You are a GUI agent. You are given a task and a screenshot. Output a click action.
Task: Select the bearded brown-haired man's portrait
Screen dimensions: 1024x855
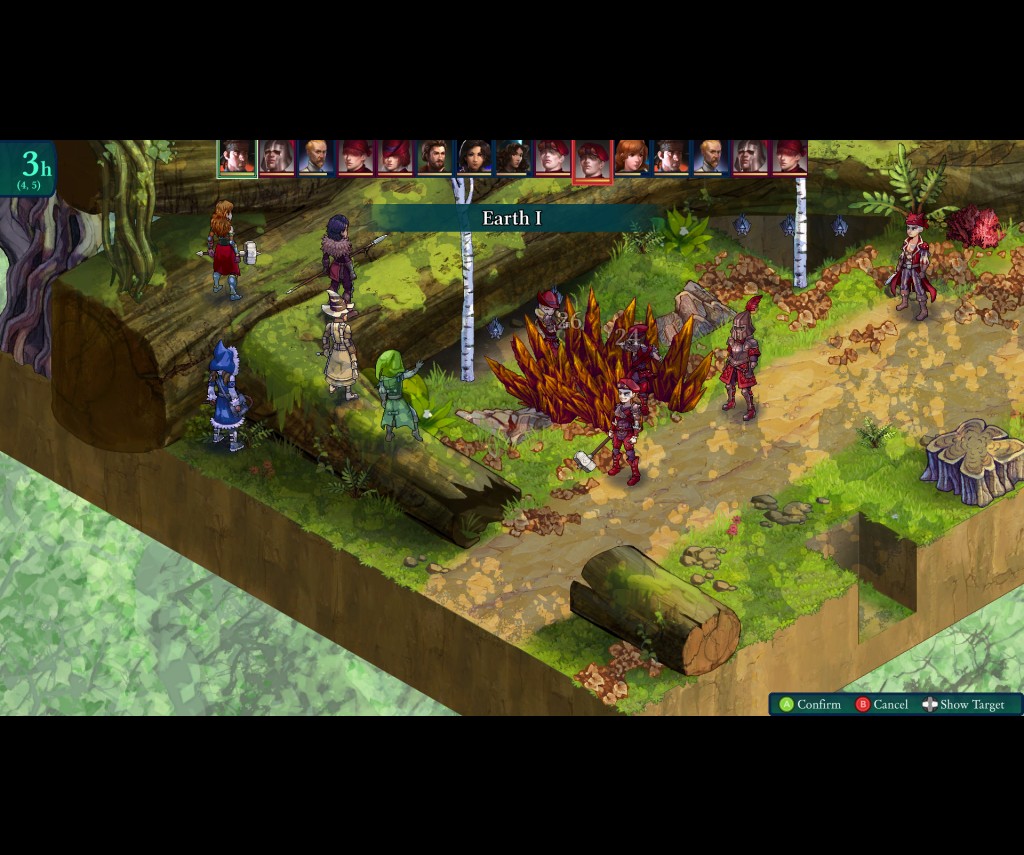(x=434, y=158)
